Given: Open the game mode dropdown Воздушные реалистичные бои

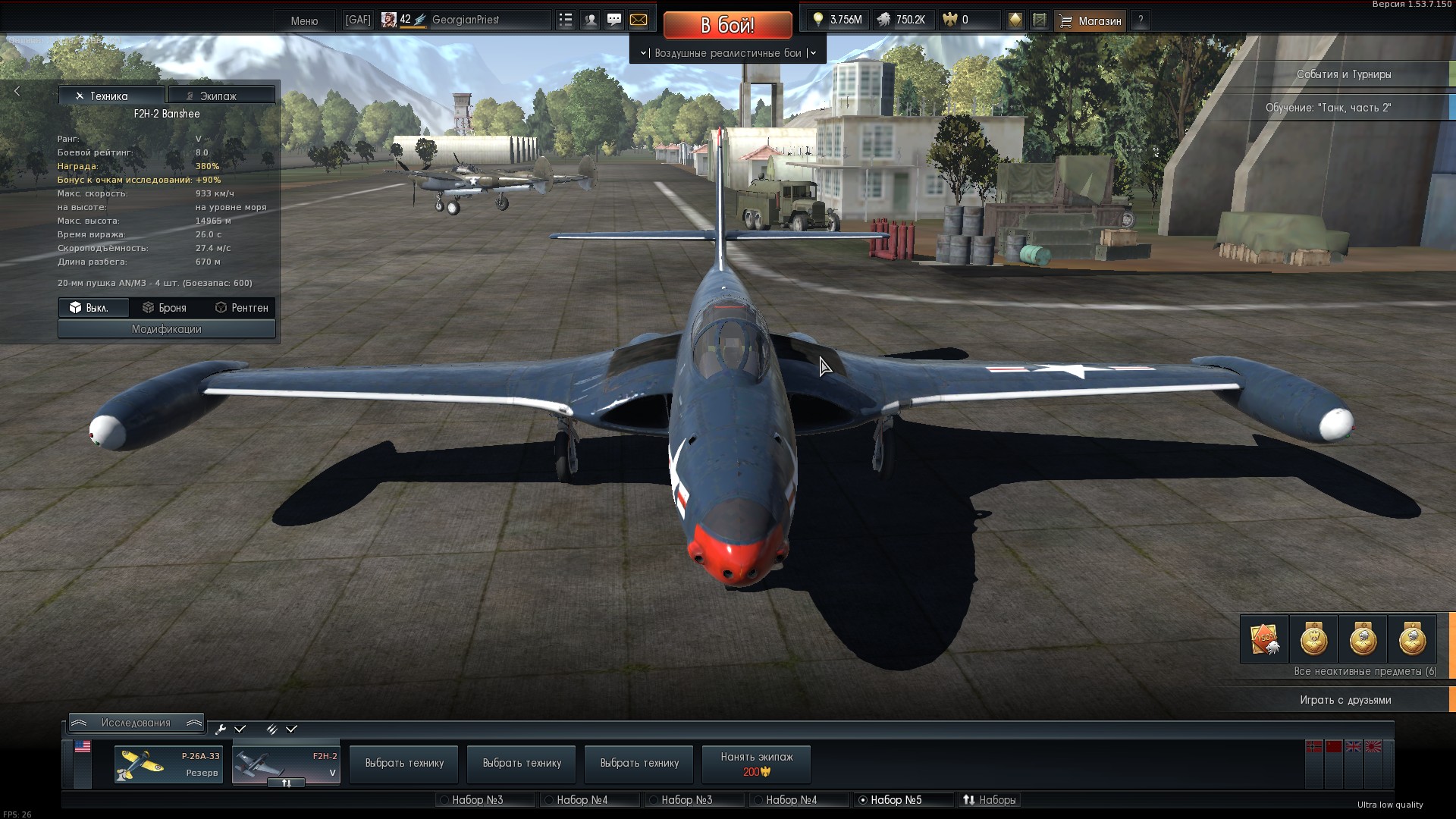Looking at the screenshot, I should (x=727, y=53).
